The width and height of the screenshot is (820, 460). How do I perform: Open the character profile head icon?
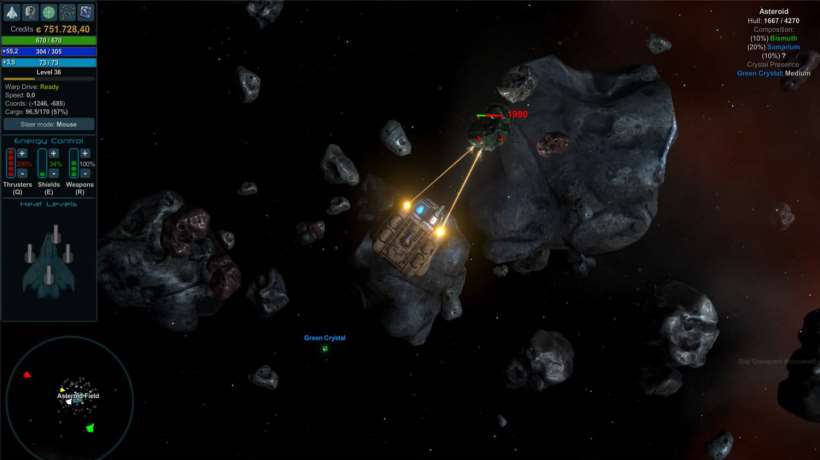point(29,12)
